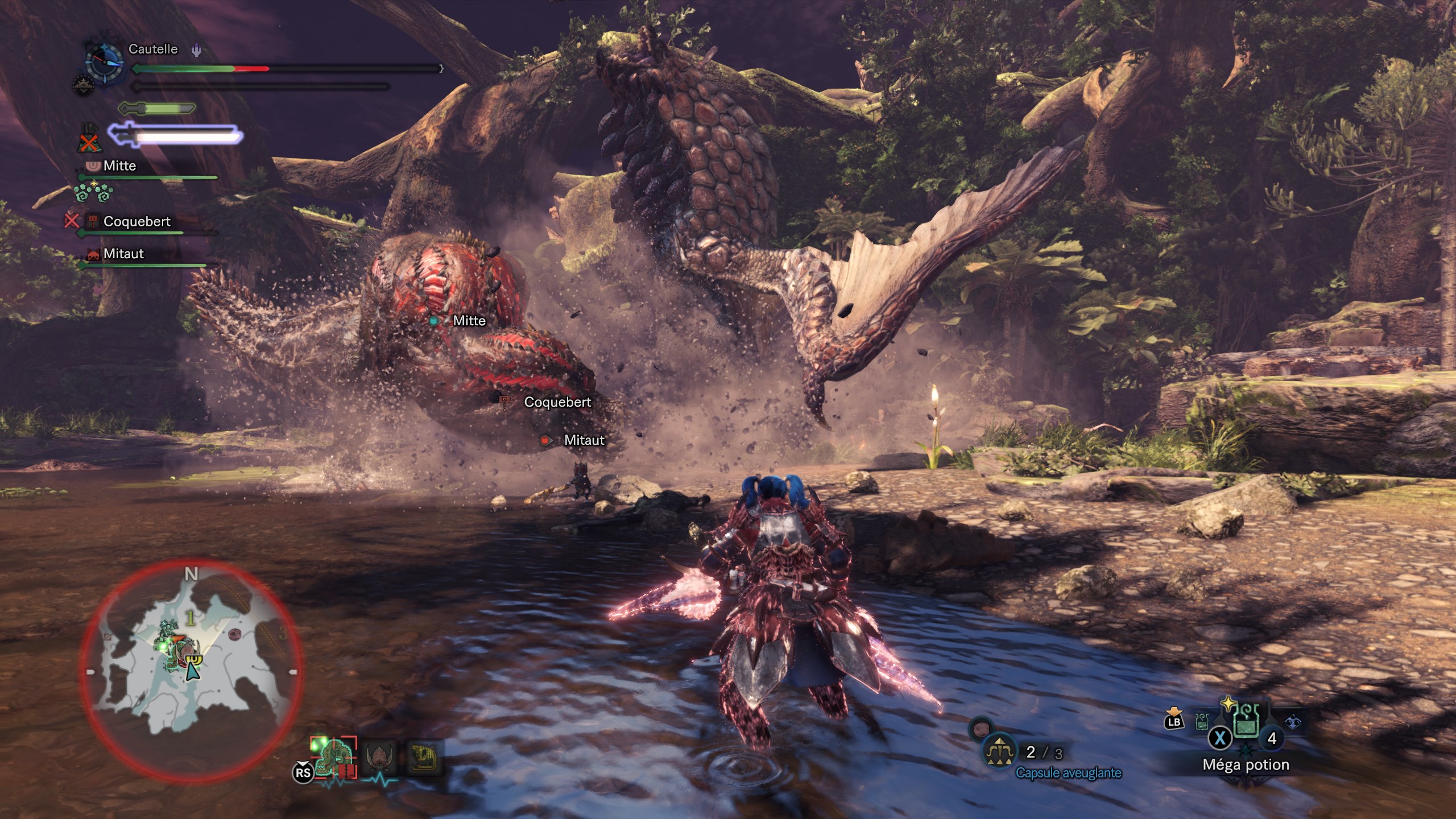
Task: Select party member Coquebert in the list
Action: pyautogui.click(x=136, y=222)
